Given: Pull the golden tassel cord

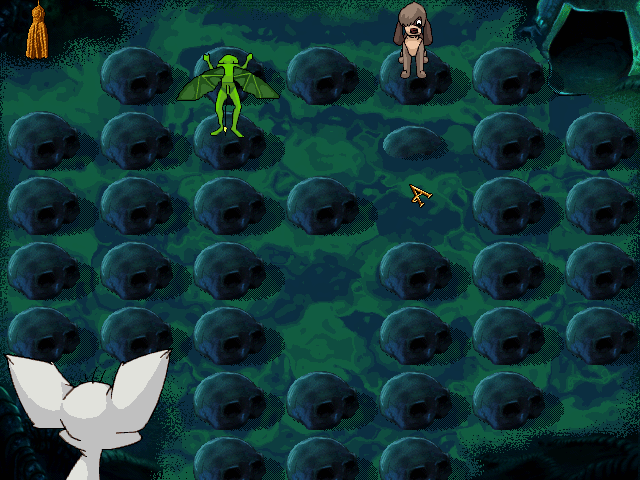Looking at the screenshot, I should [x=37, y=32].
